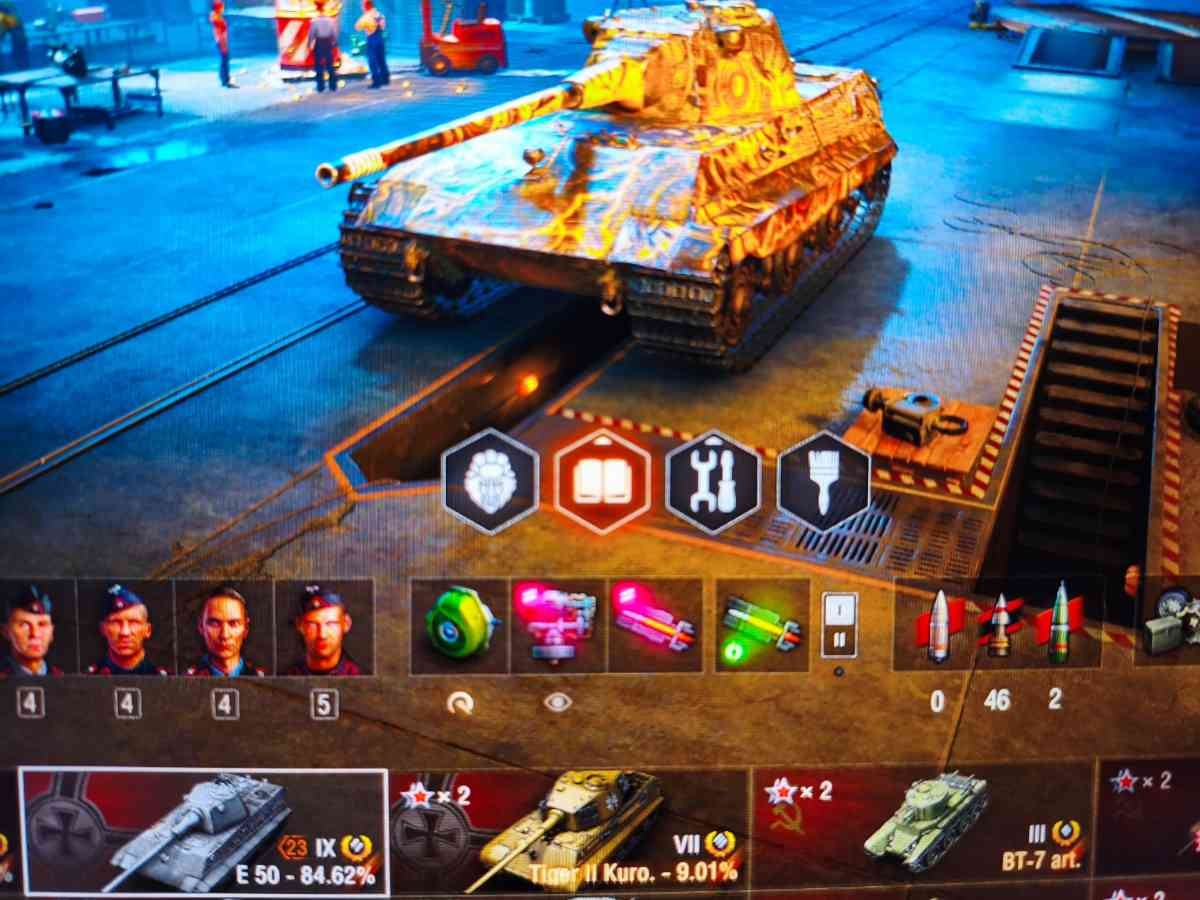Click the glowing orange book hexagon button

[602, 481]
